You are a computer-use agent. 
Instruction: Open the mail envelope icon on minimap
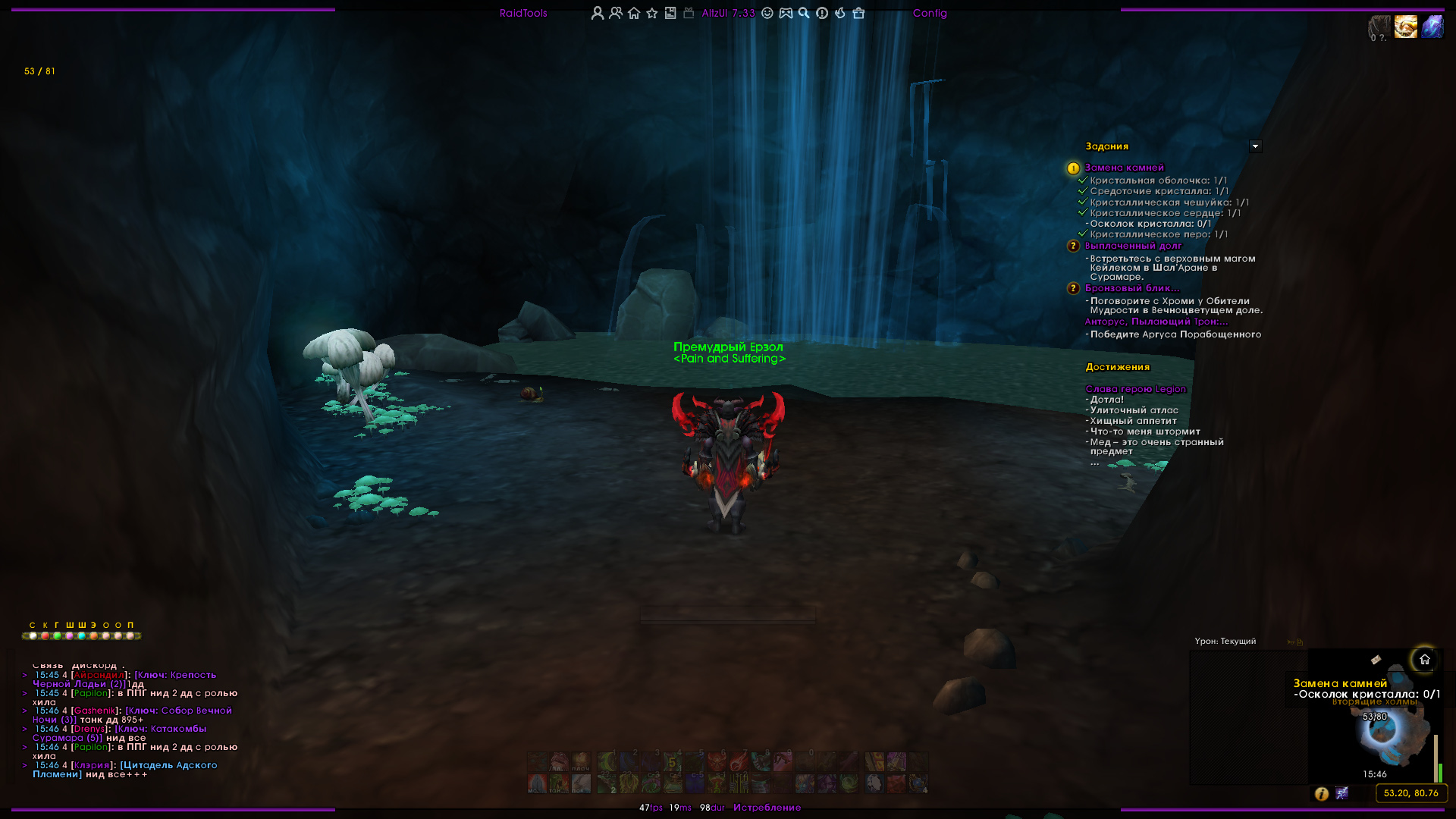1376,660
